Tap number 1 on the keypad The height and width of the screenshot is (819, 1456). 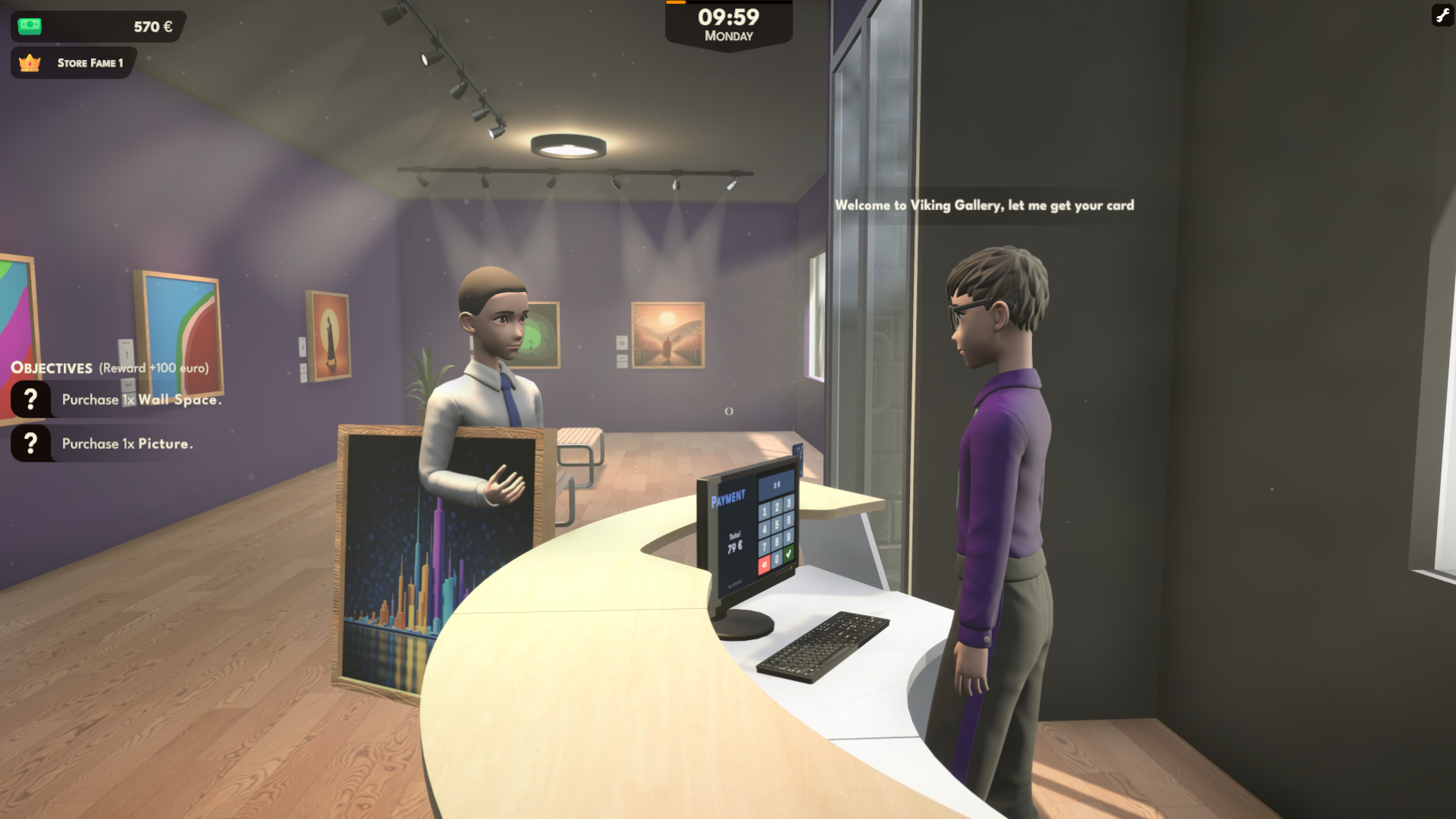click(764, 512)
